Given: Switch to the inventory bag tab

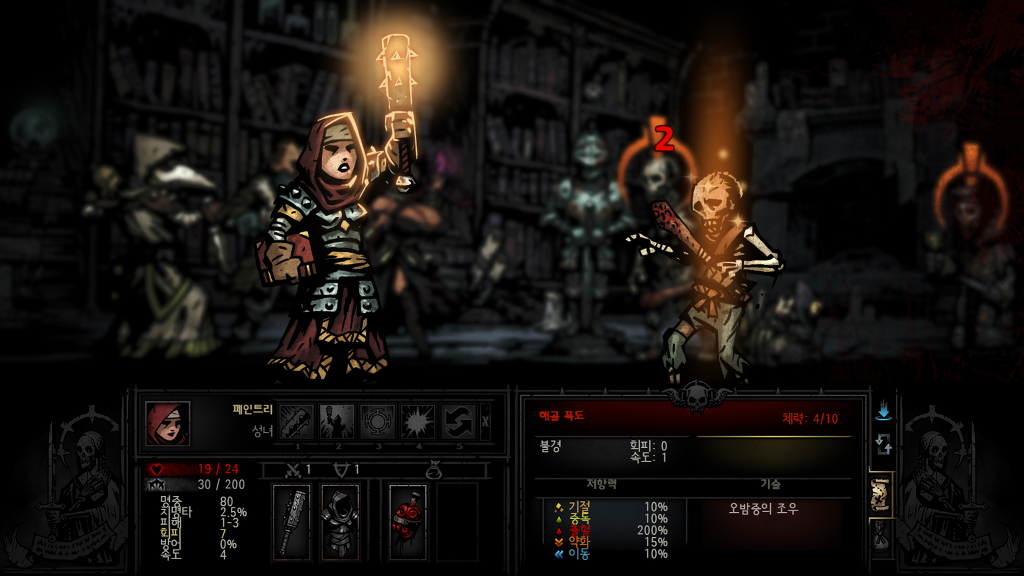Looking at the screenshot, I should [x=881, y=538].
